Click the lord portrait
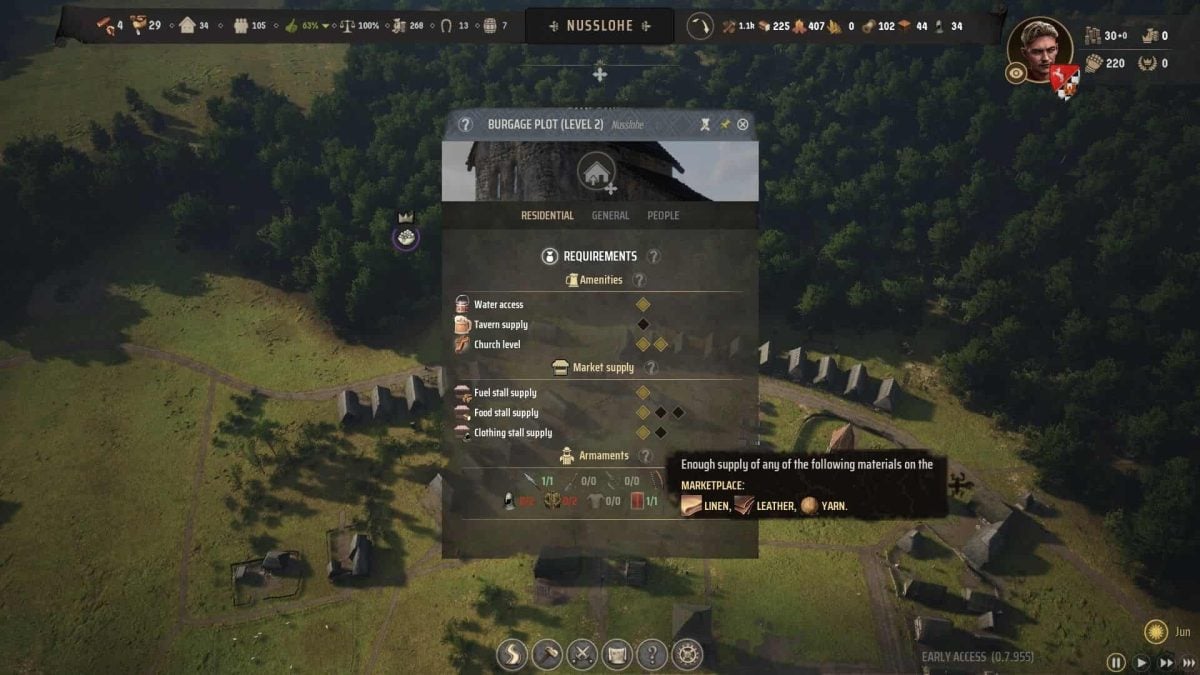 point(1039,46)
